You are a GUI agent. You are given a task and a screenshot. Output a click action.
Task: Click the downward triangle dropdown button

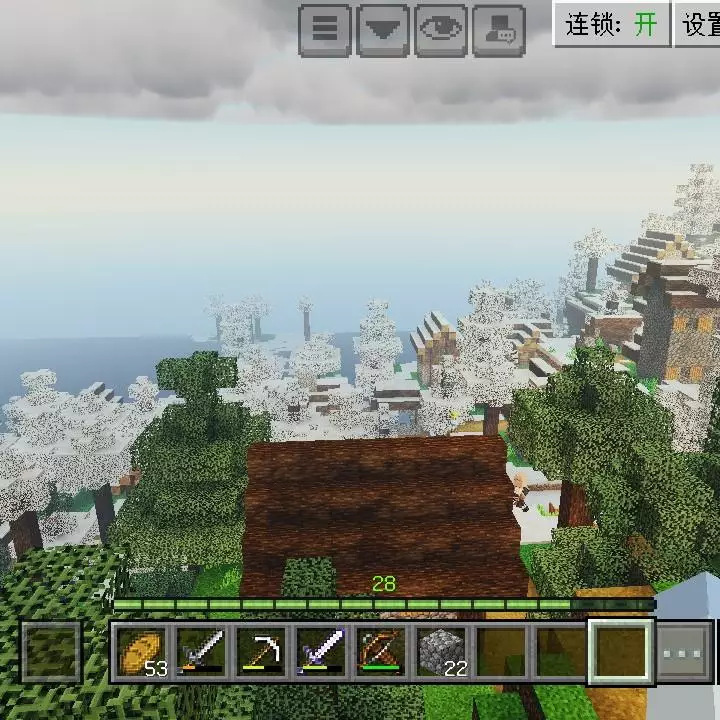382,29
